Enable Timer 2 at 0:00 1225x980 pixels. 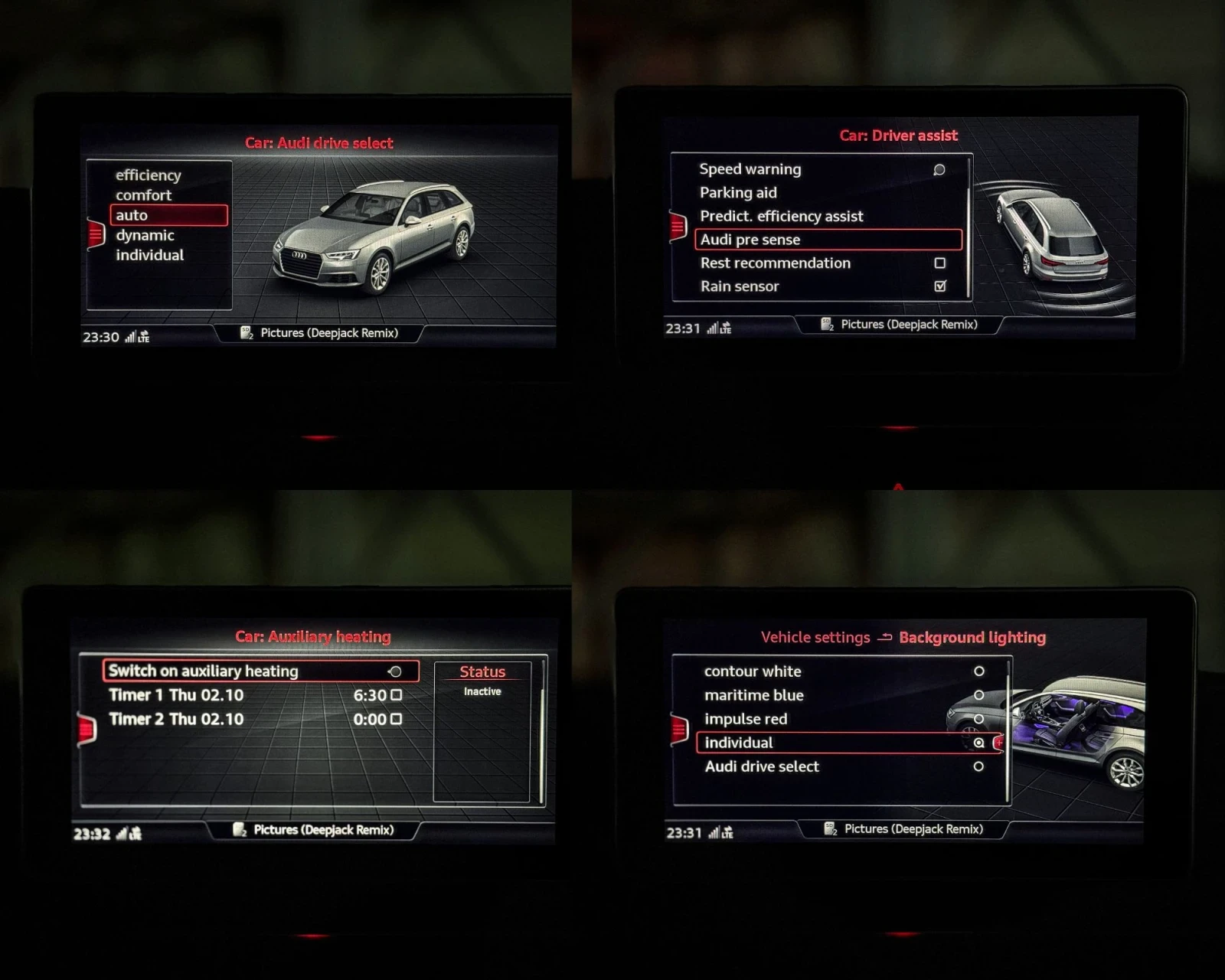pos(396,719)
